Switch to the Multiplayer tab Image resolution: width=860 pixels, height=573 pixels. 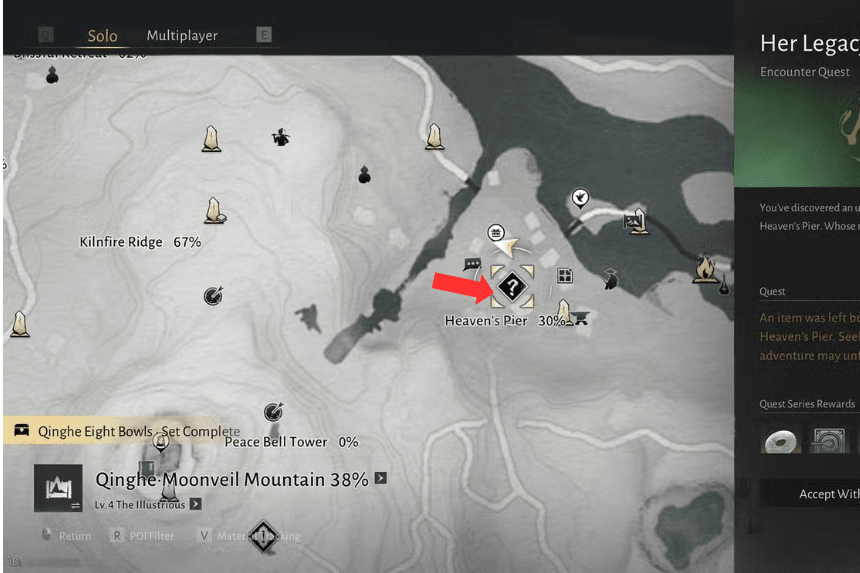point(182,35)
